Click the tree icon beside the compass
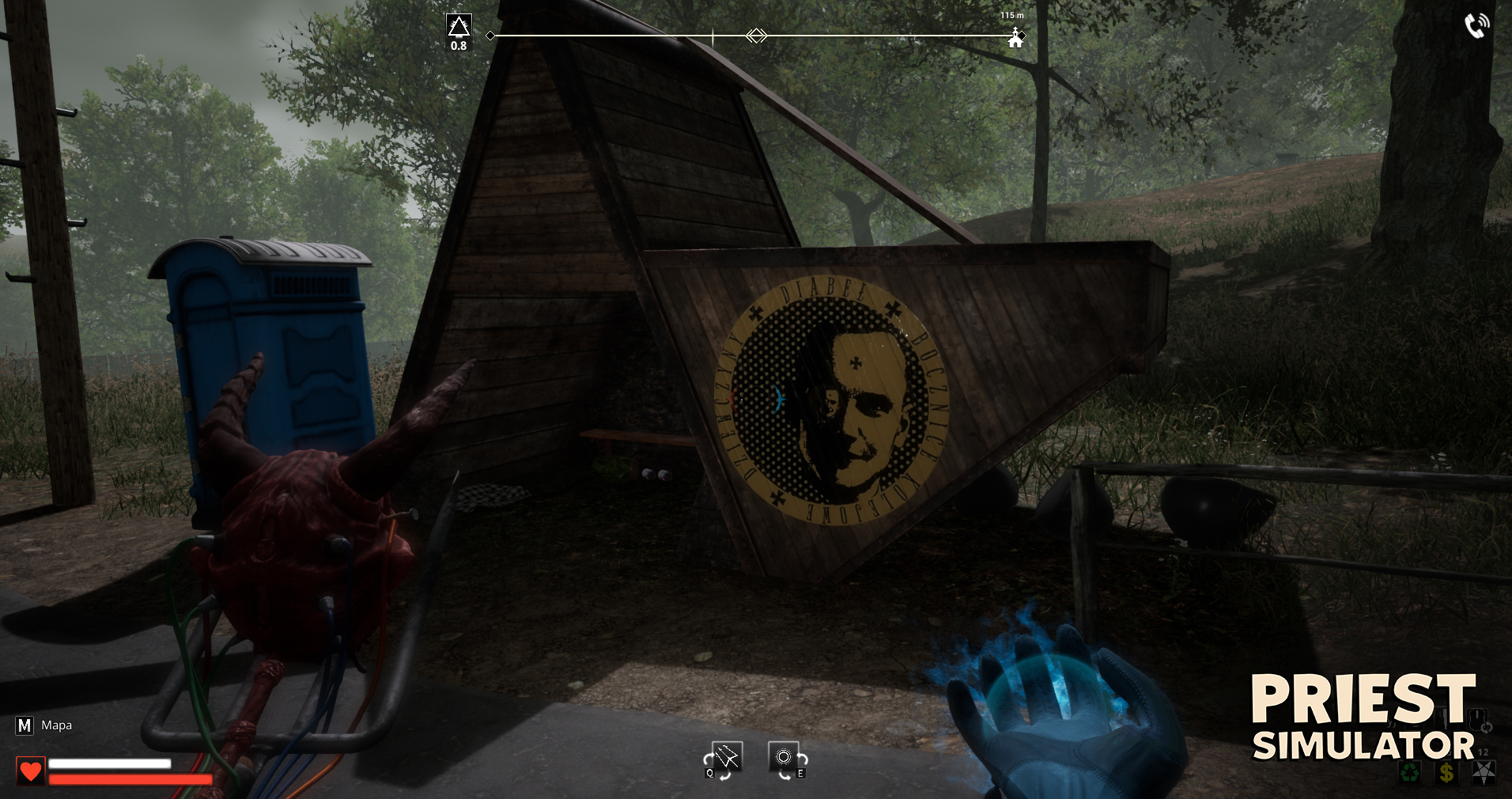Screen dimensions: 1512x799 459,27
